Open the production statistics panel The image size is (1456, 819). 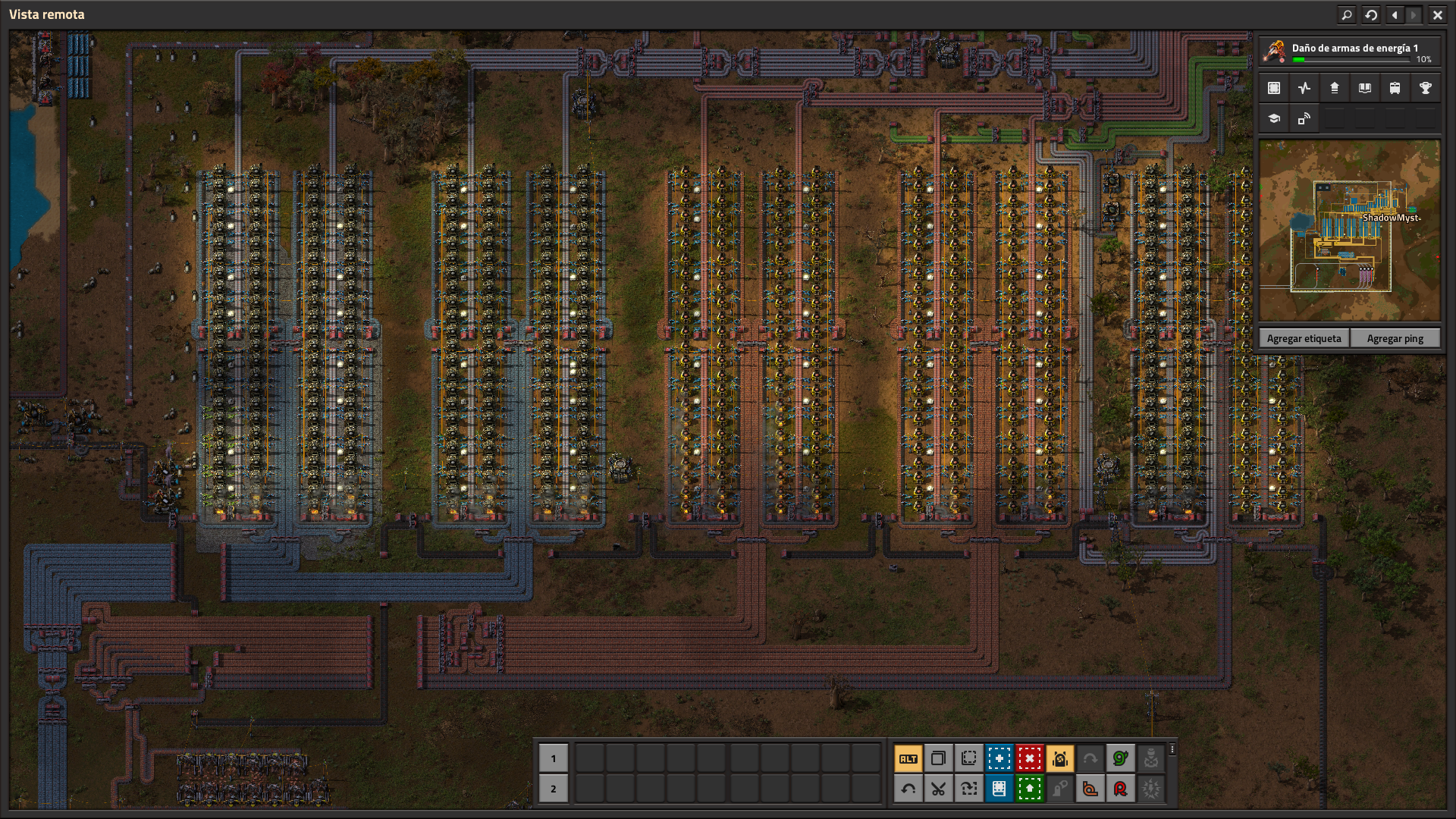1304,87
